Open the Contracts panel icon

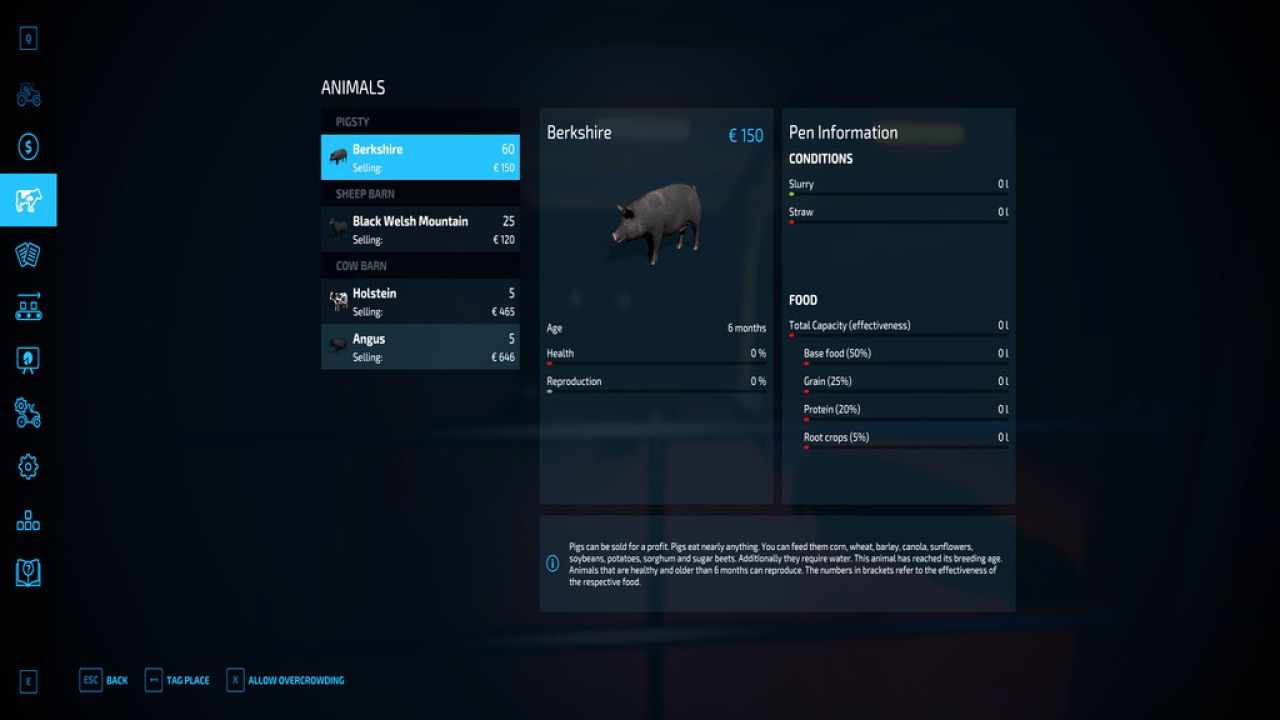[x=28, y=253]
